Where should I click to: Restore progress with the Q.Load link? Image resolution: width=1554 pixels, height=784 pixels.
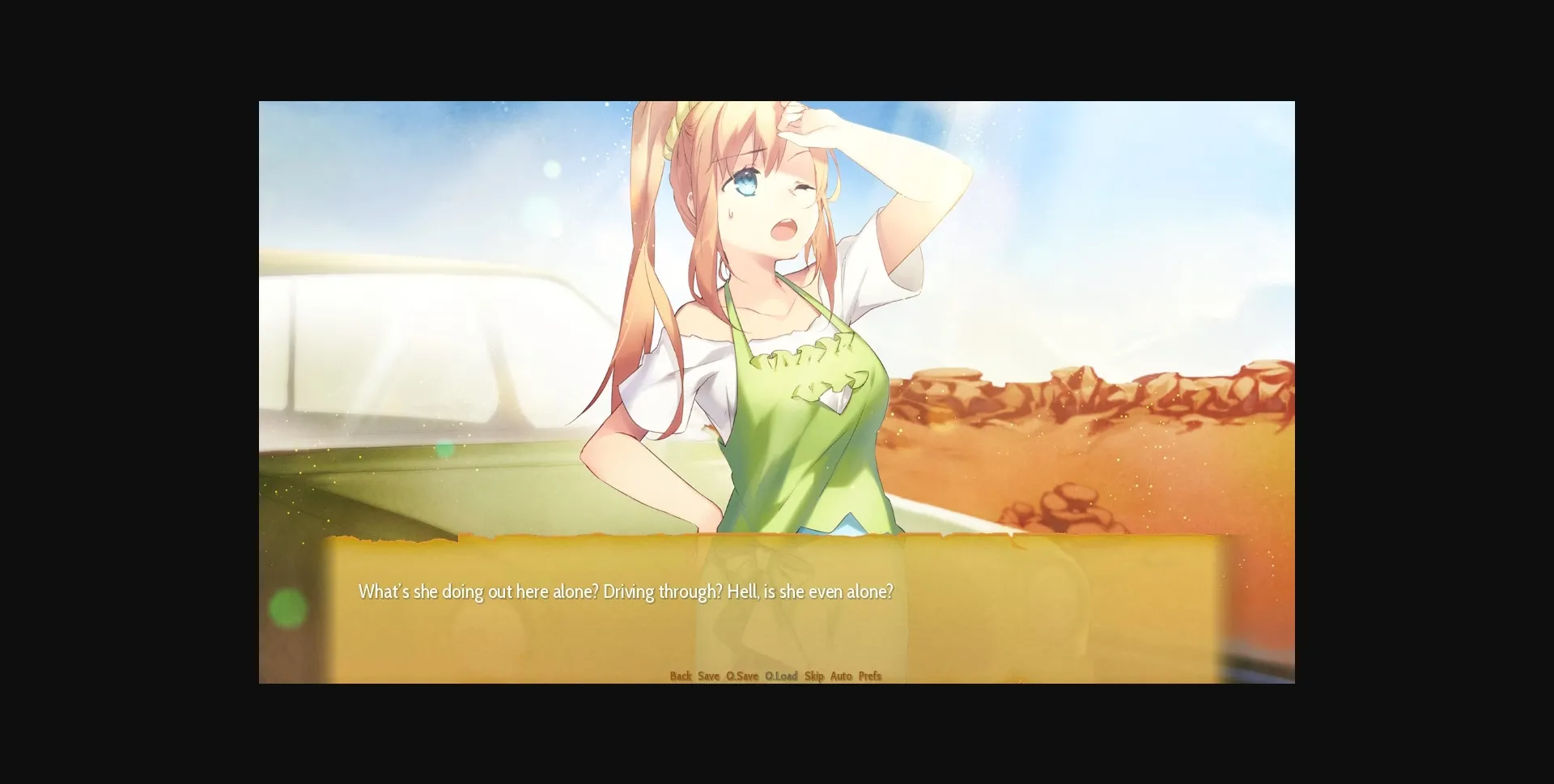tap(780, 676)
